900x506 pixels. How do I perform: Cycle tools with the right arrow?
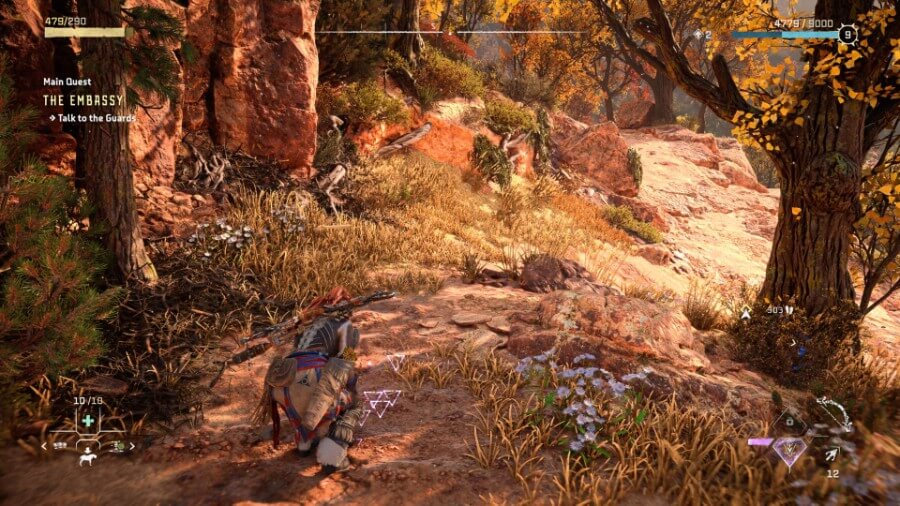131,445
